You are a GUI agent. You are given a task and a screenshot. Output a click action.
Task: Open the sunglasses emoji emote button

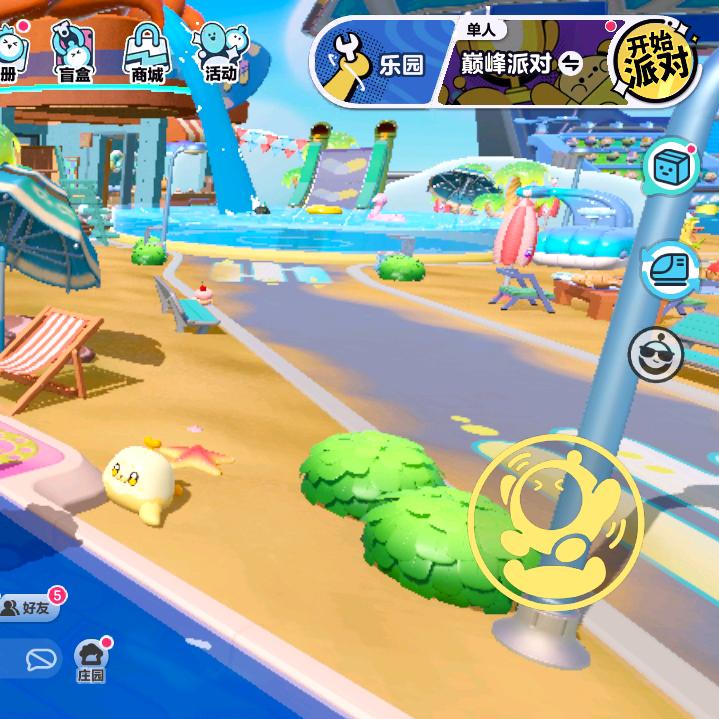click(x=656, y=354)
